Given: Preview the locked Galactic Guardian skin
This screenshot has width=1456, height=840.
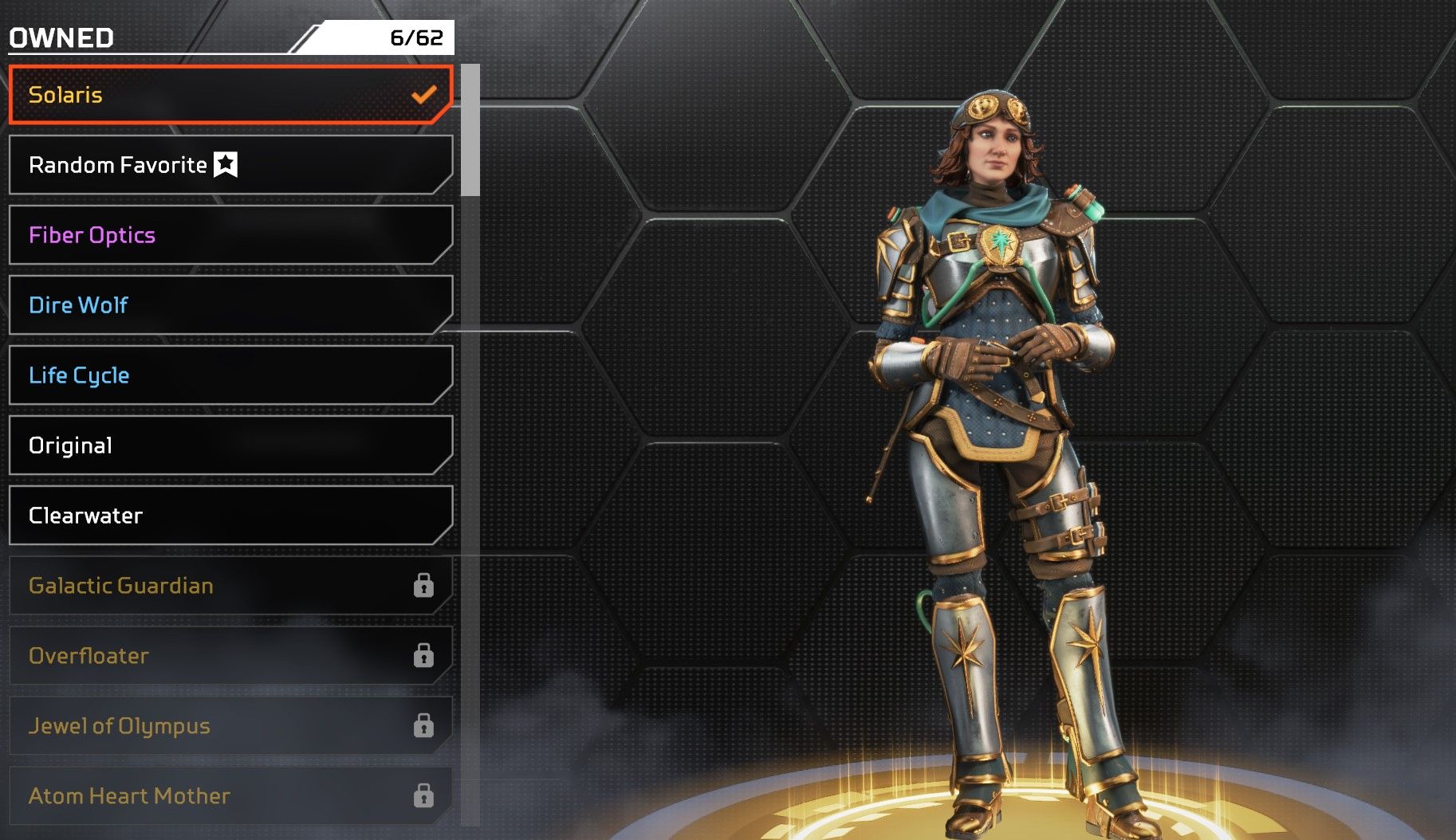Looking at the screenshot, I should pos(230,586).
